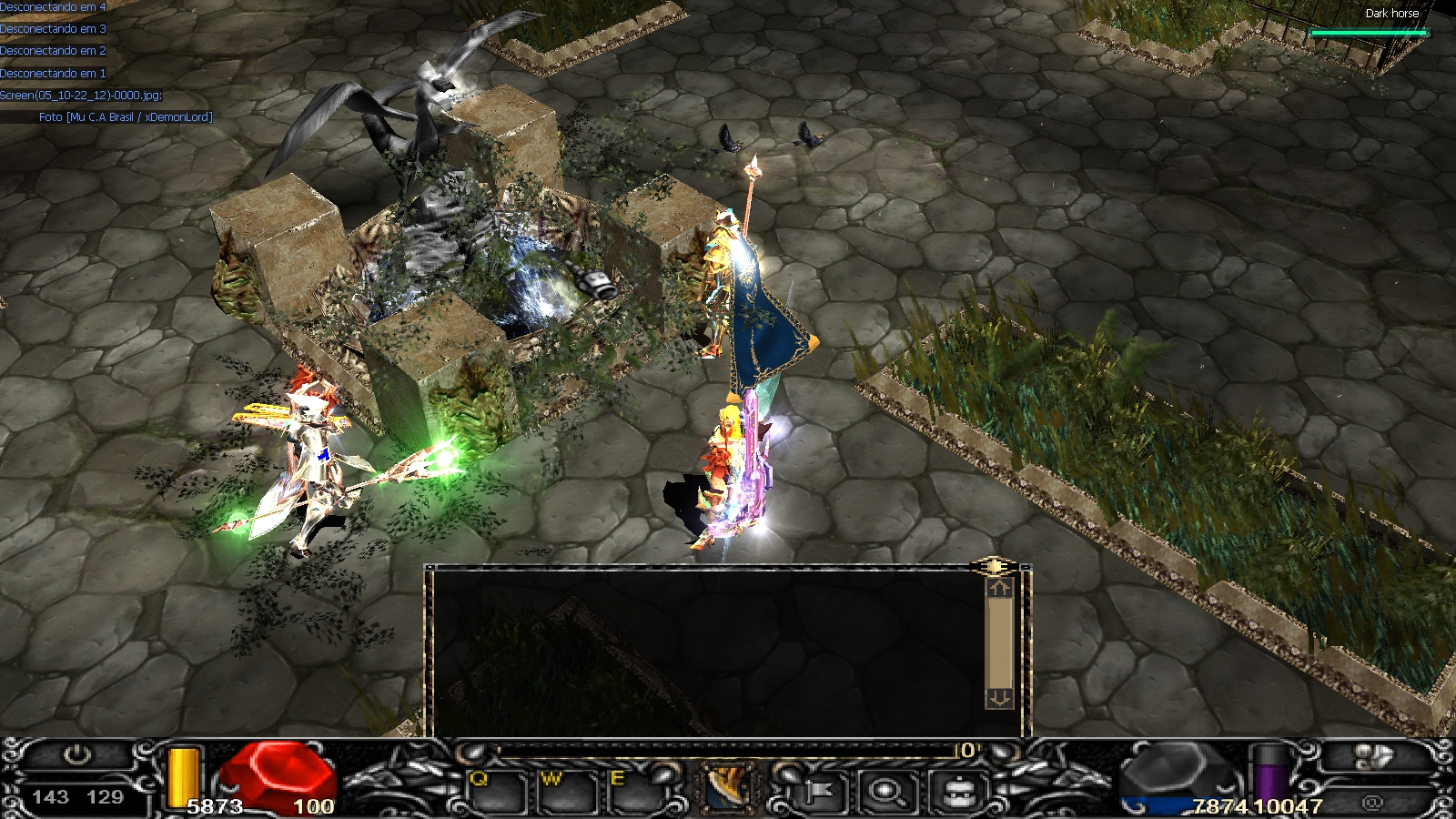The image size is (1456, 819).
Task: Click the flag icon button
Action: [815, 792]
